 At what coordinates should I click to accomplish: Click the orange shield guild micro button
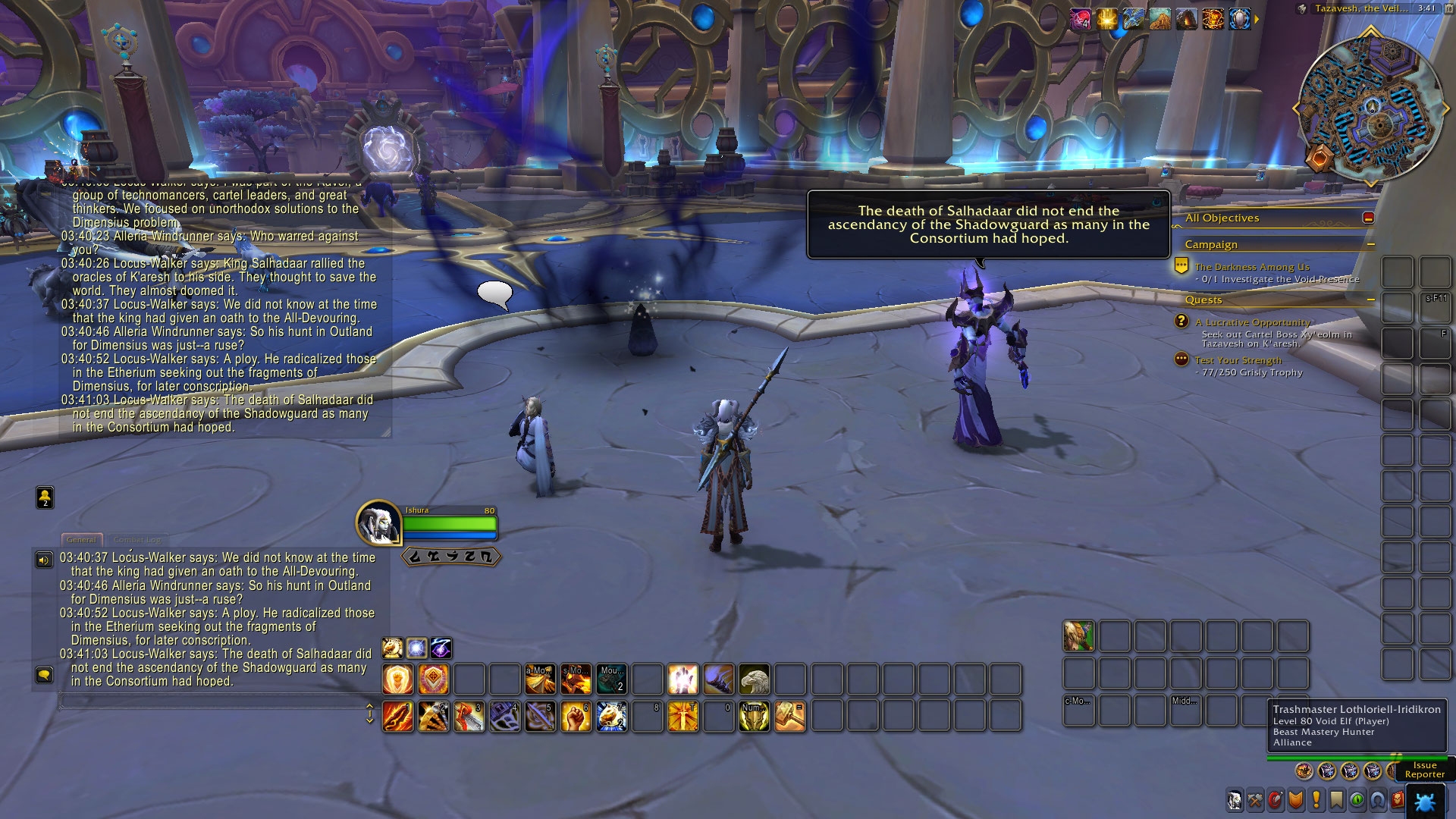coord(1296,800)
